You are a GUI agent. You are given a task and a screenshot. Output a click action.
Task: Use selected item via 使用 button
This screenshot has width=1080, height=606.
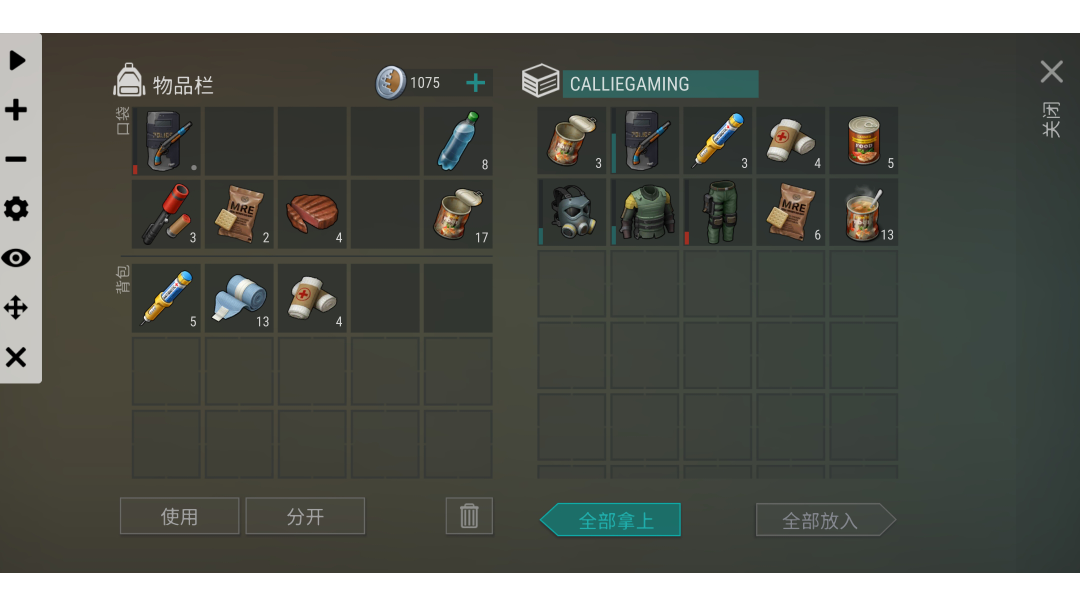coord(180,516)
